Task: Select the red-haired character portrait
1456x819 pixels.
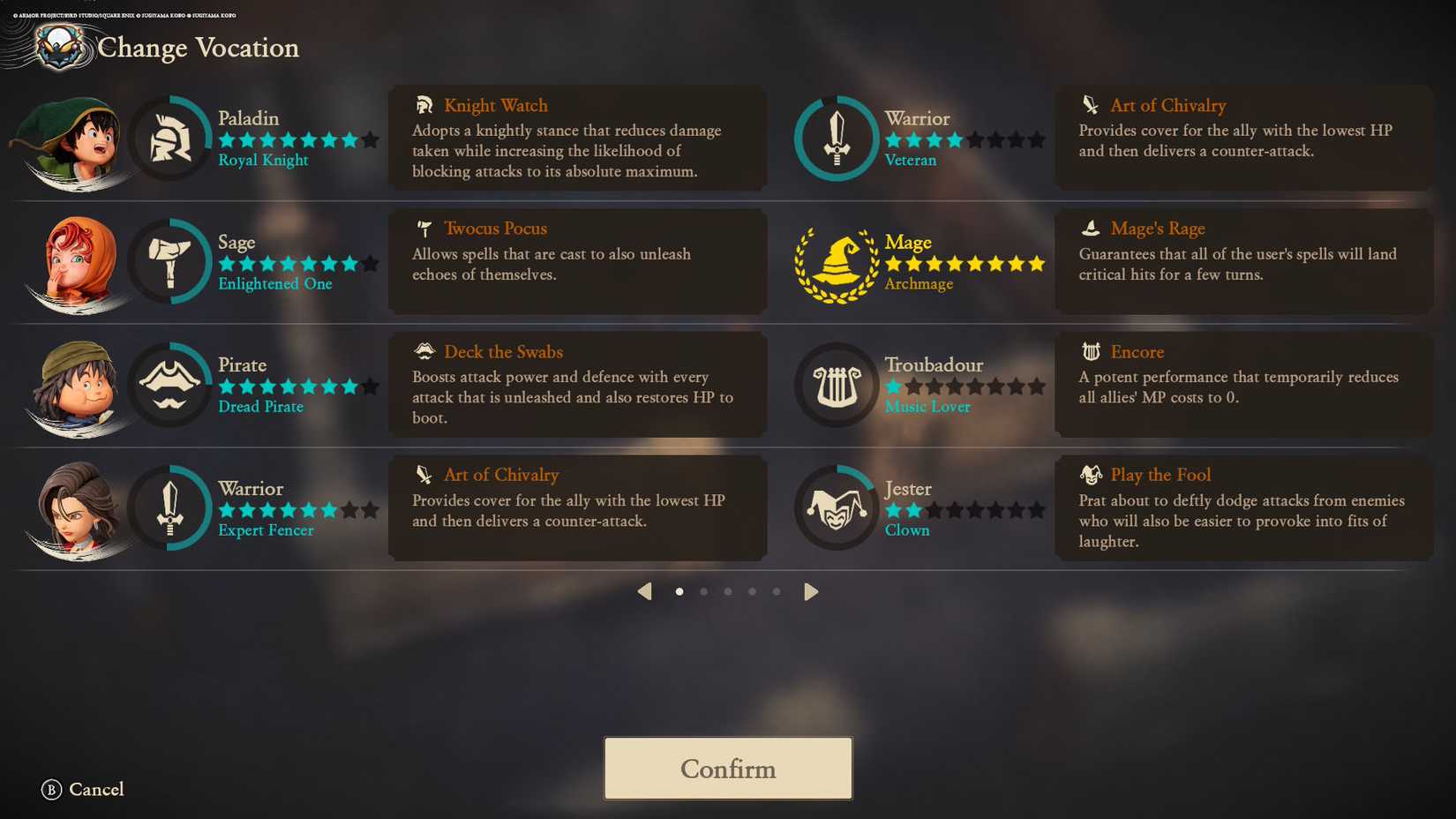Action: click(78, 263)
